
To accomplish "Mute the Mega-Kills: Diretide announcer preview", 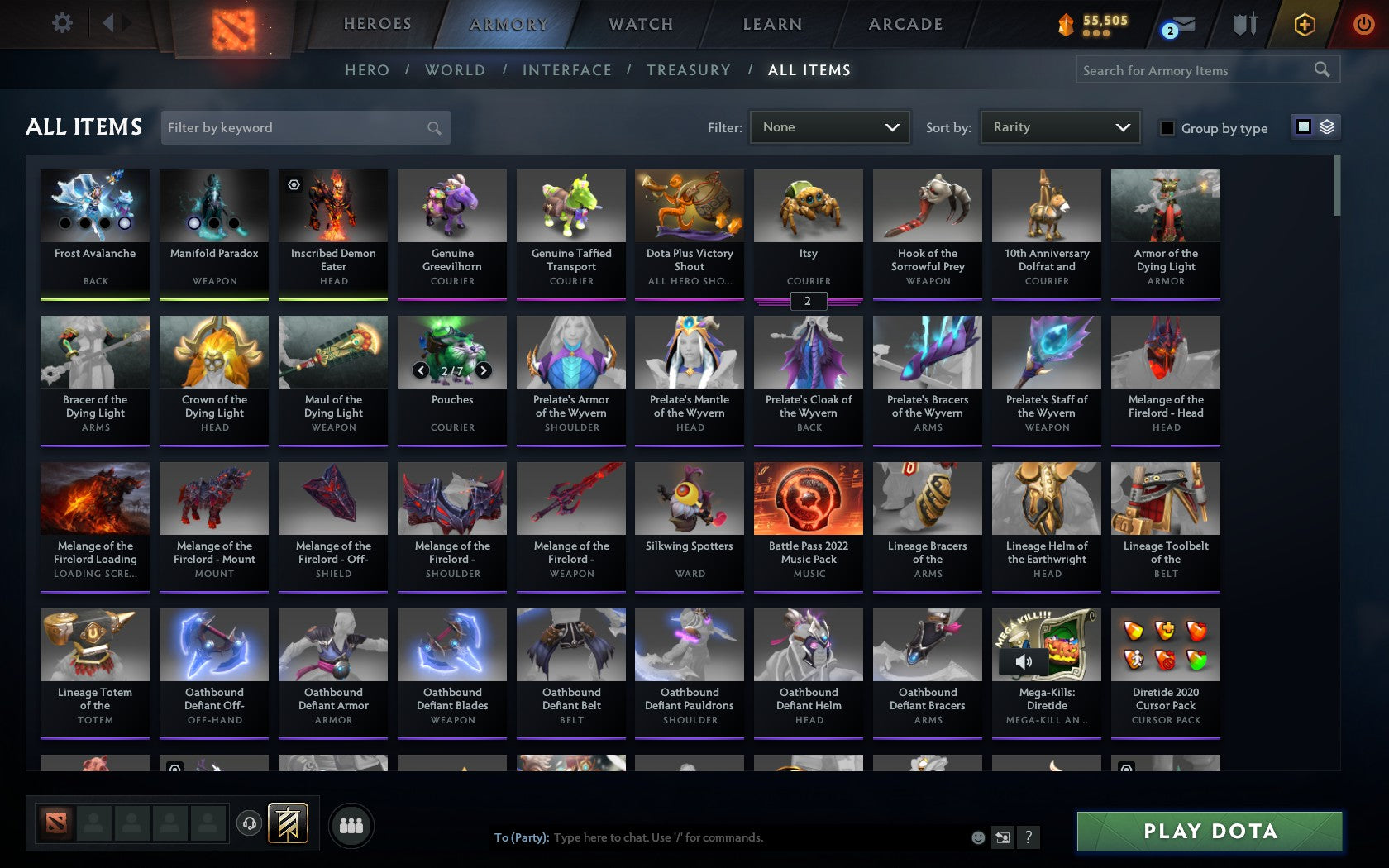I will [1022, 661].
